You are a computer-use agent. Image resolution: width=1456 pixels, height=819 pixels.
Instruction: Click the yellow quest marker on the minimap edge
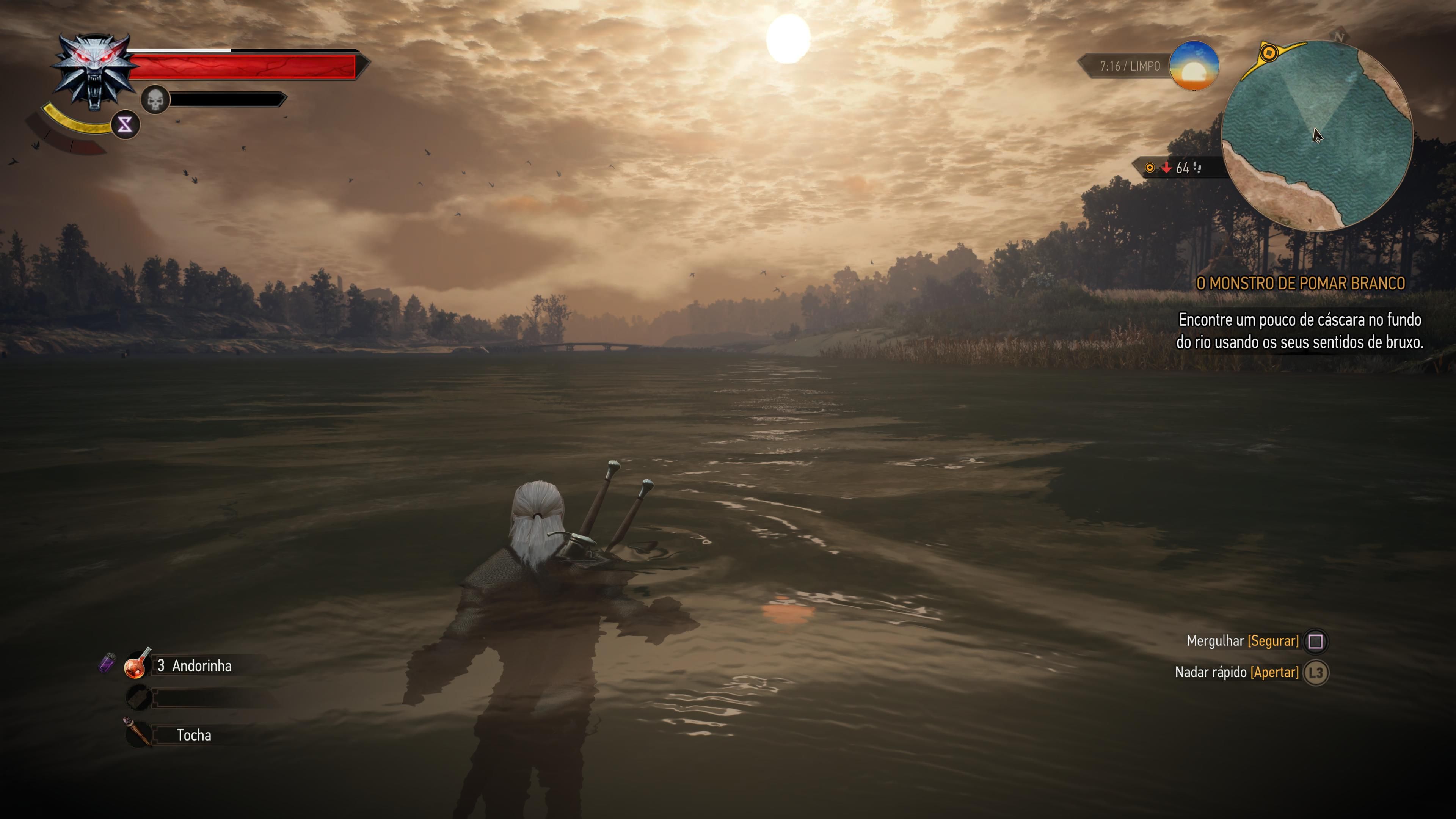[x=1269, y=53]
